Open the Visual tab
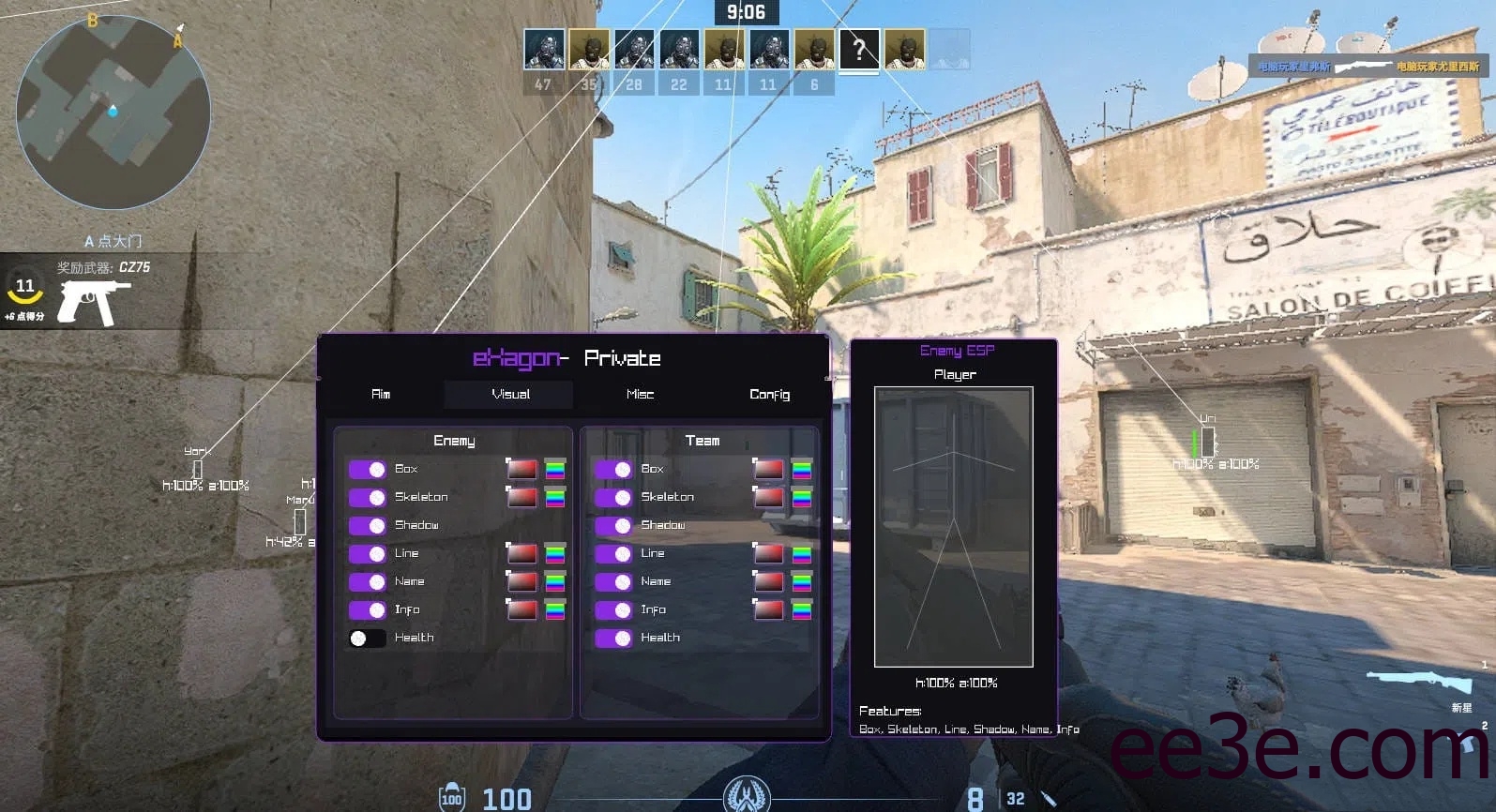The image size is (1496, 812). [510, 395]
